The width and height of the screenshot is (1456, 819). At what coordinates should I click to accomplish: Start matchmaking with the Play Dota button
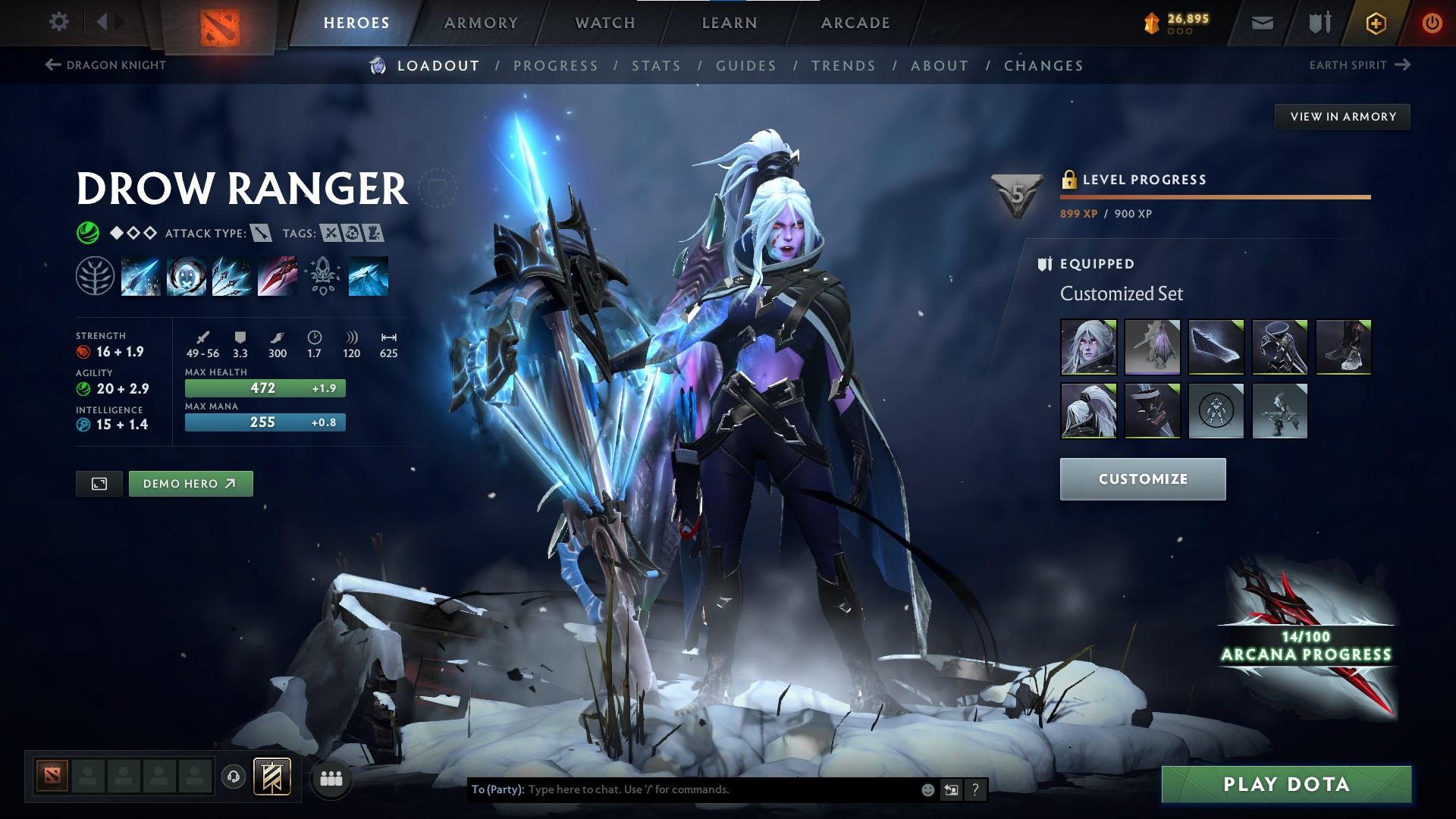[1286, 784]
